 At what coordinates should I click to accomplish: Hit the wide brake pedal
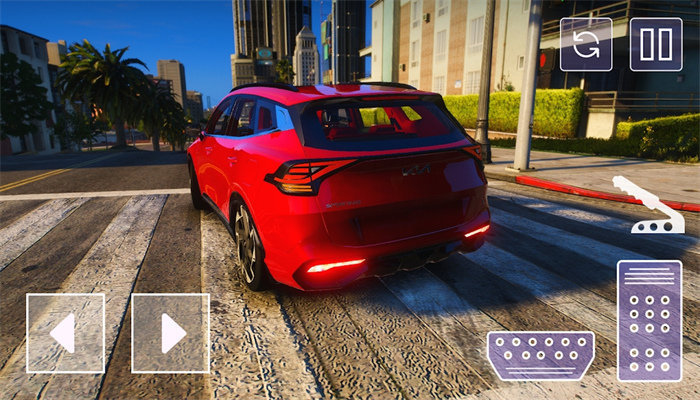(540, 356)
